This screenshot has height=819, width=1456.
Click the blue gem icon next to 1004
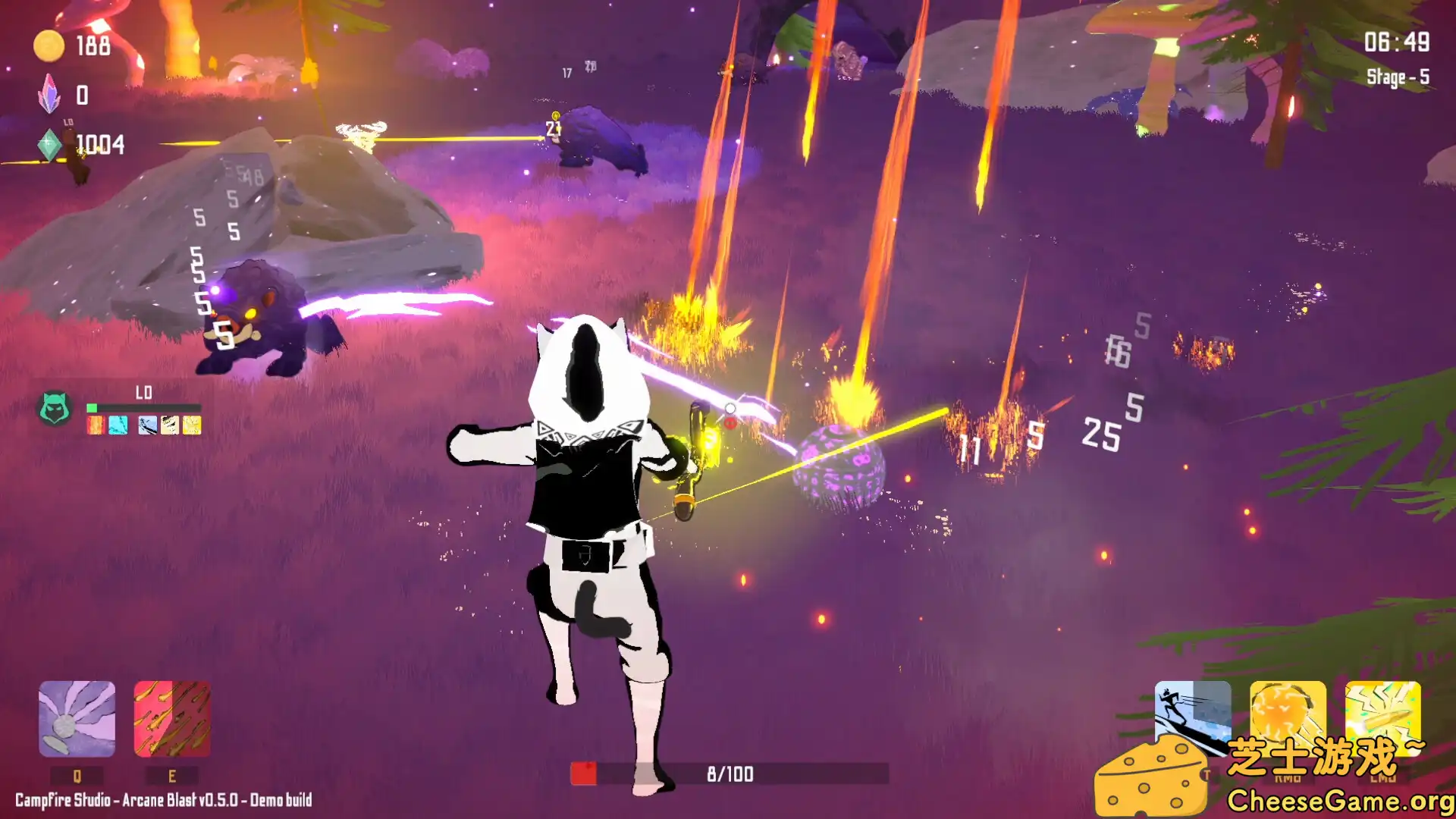(x=49, y=146)
